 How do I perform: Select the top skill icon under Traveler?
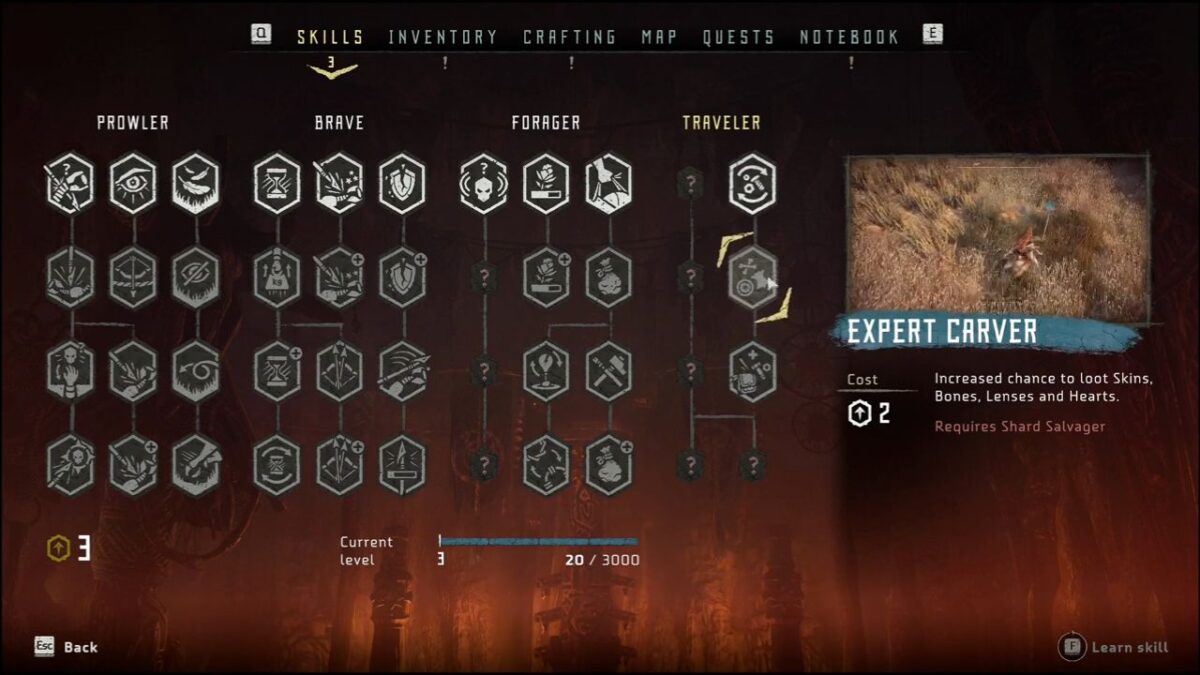tap(752, 183)
